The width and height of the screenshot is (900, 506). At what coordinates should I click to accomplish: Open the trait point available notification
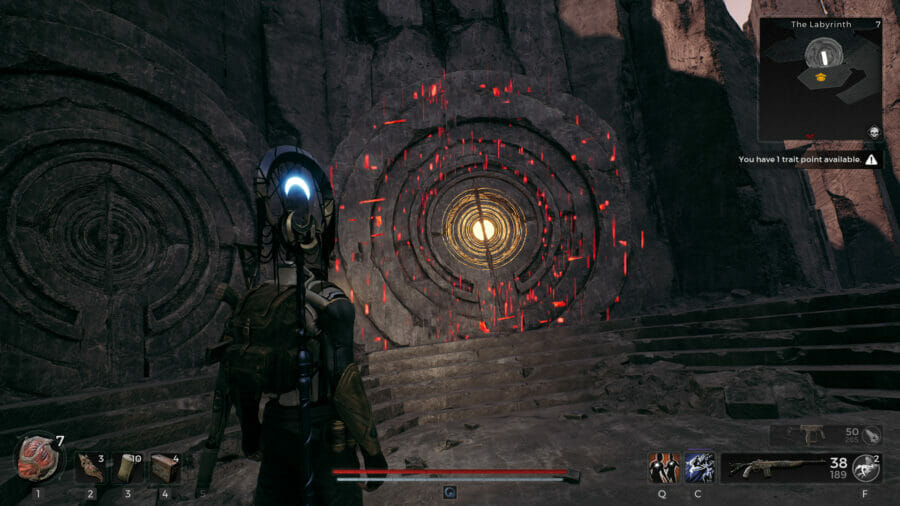[x=808, y=159]
